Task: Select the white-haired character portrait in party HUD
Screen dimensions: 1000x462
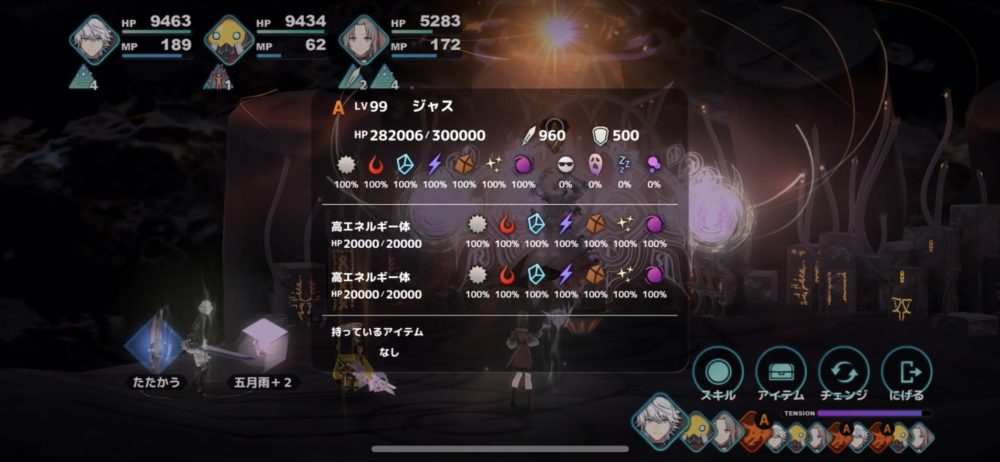Action: 95,40
